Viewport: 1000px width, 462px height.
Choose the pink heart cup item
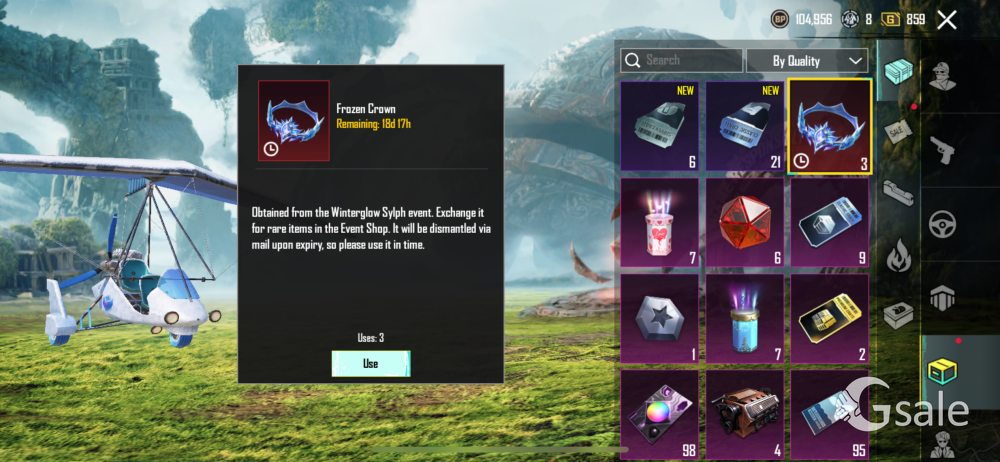659,221
